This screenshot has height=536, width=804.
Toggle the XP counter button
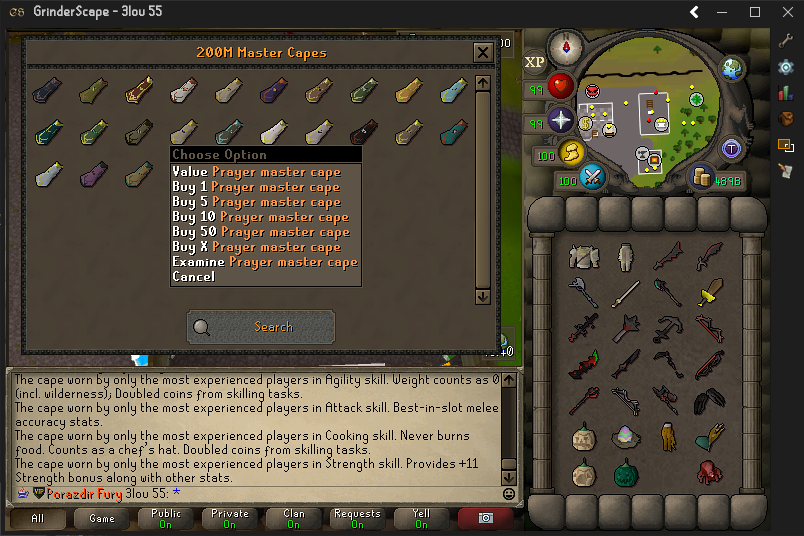pos(535,62)
